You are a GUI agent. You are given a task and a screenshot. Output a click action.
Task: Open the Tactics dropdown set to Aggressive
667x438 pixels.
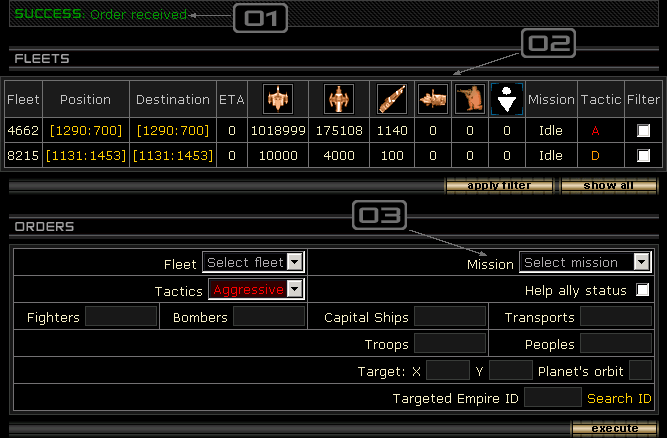point(255,289)
